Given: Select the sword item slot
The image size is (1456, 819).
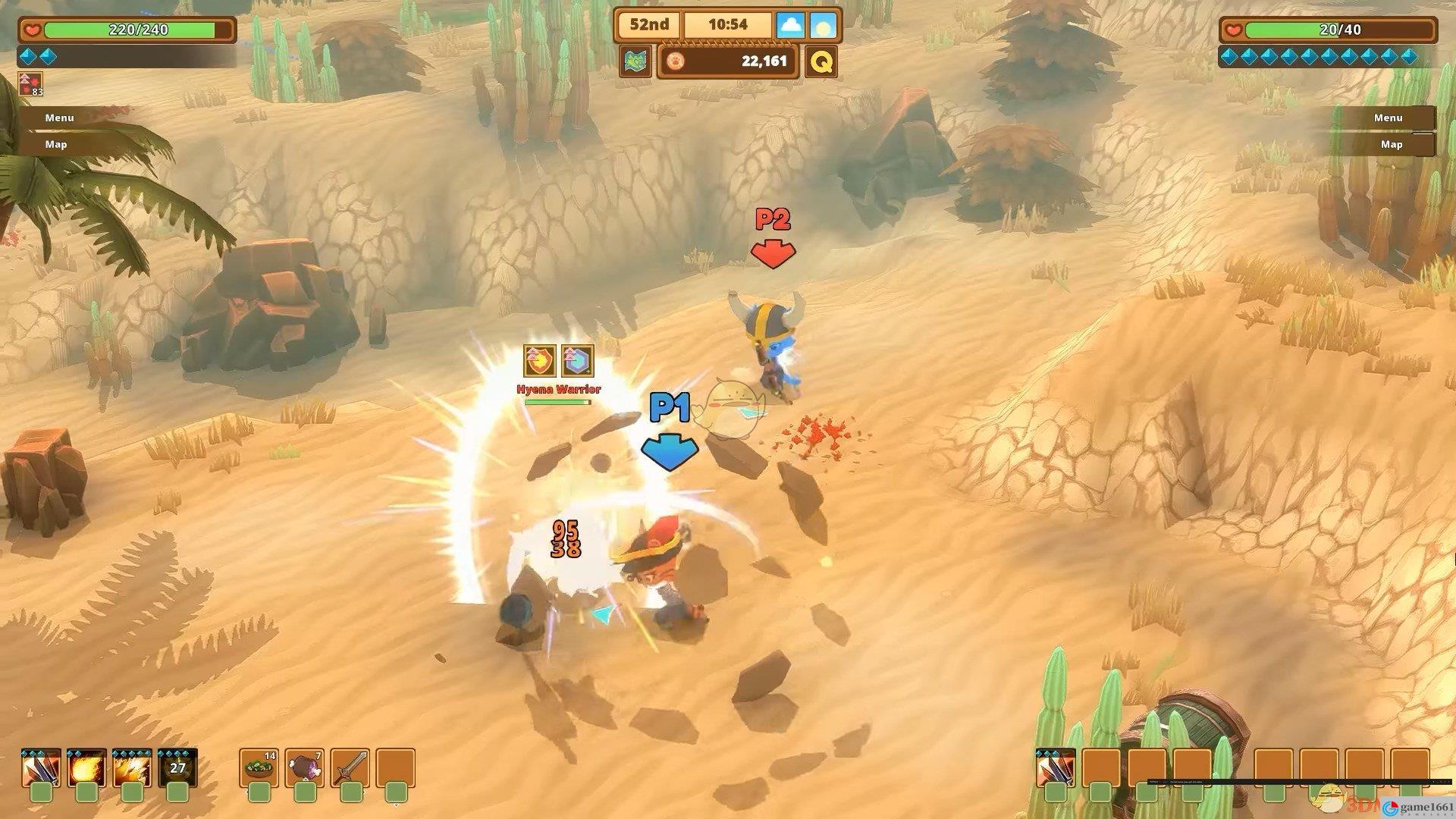Looking at the screenshot, I should [x=350, y=769].
